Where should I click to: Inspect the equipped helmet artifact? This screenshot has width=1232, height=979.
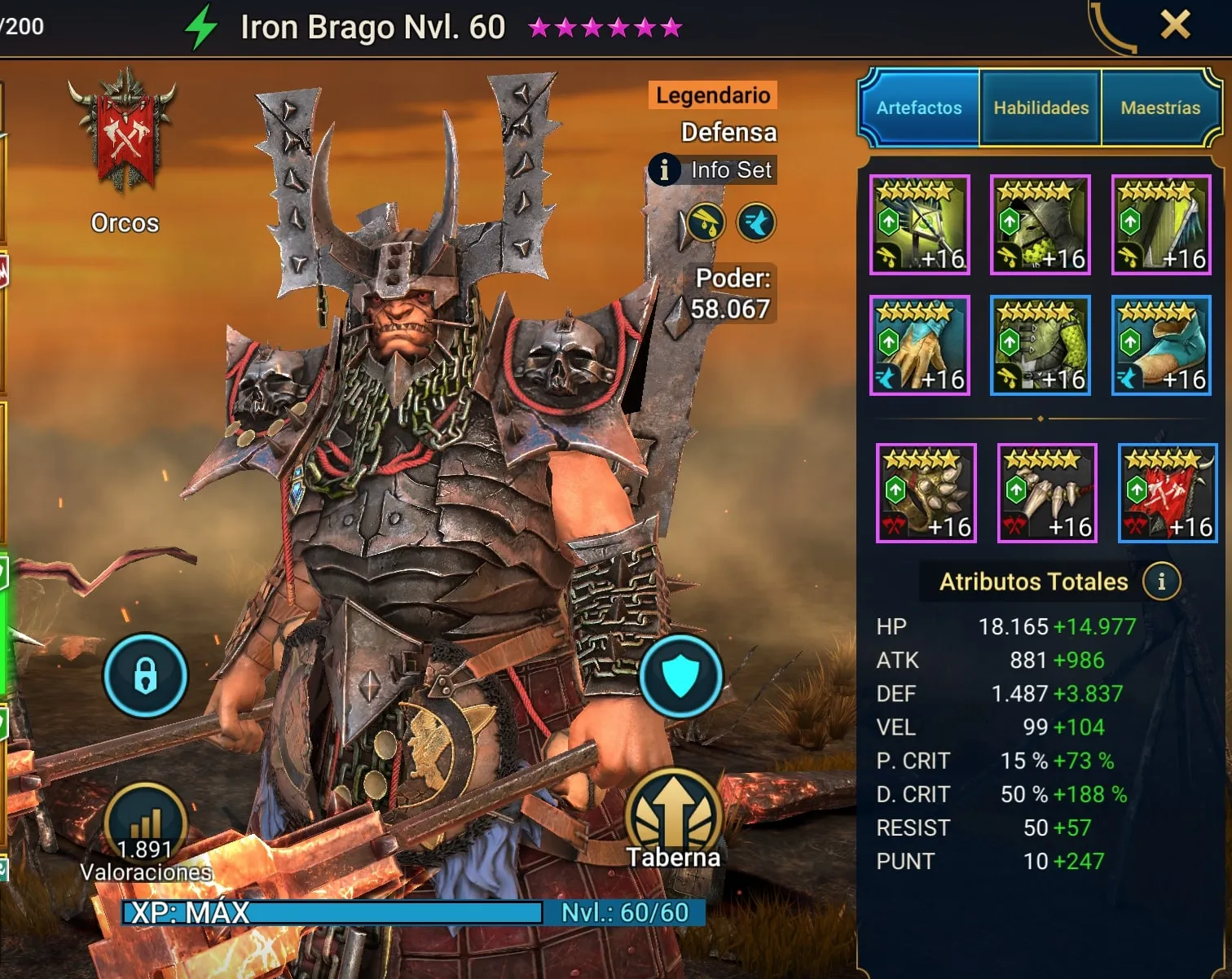1041,225
